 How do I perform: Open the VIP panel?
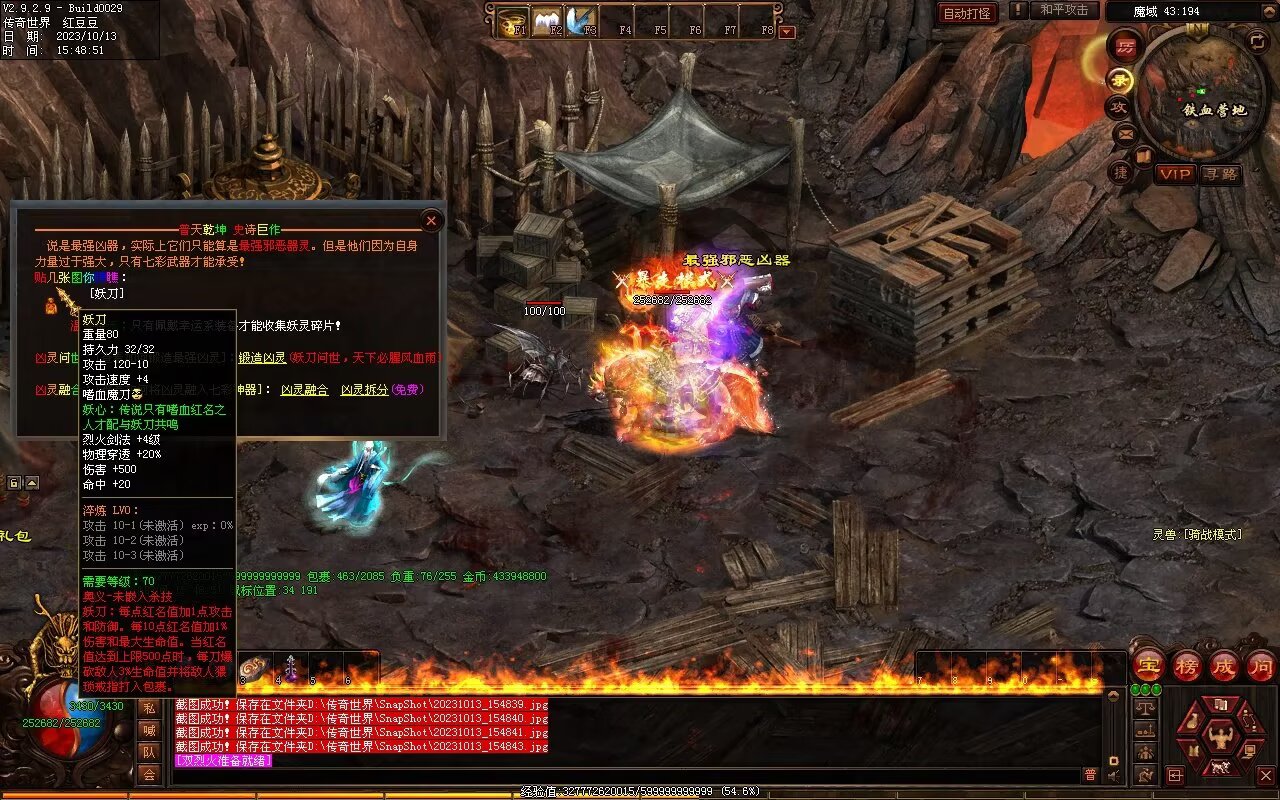pos(1175,174)
